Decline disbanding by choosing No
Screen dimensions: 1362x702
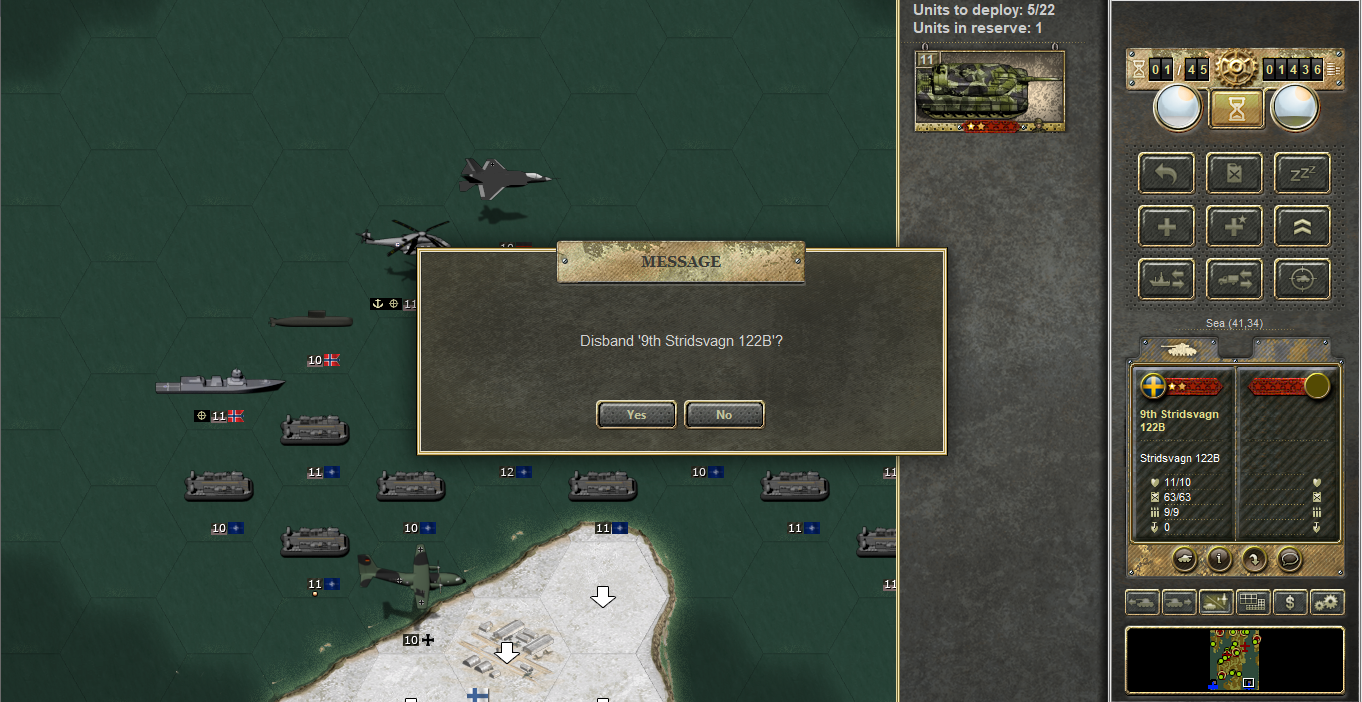pos(724,414)
